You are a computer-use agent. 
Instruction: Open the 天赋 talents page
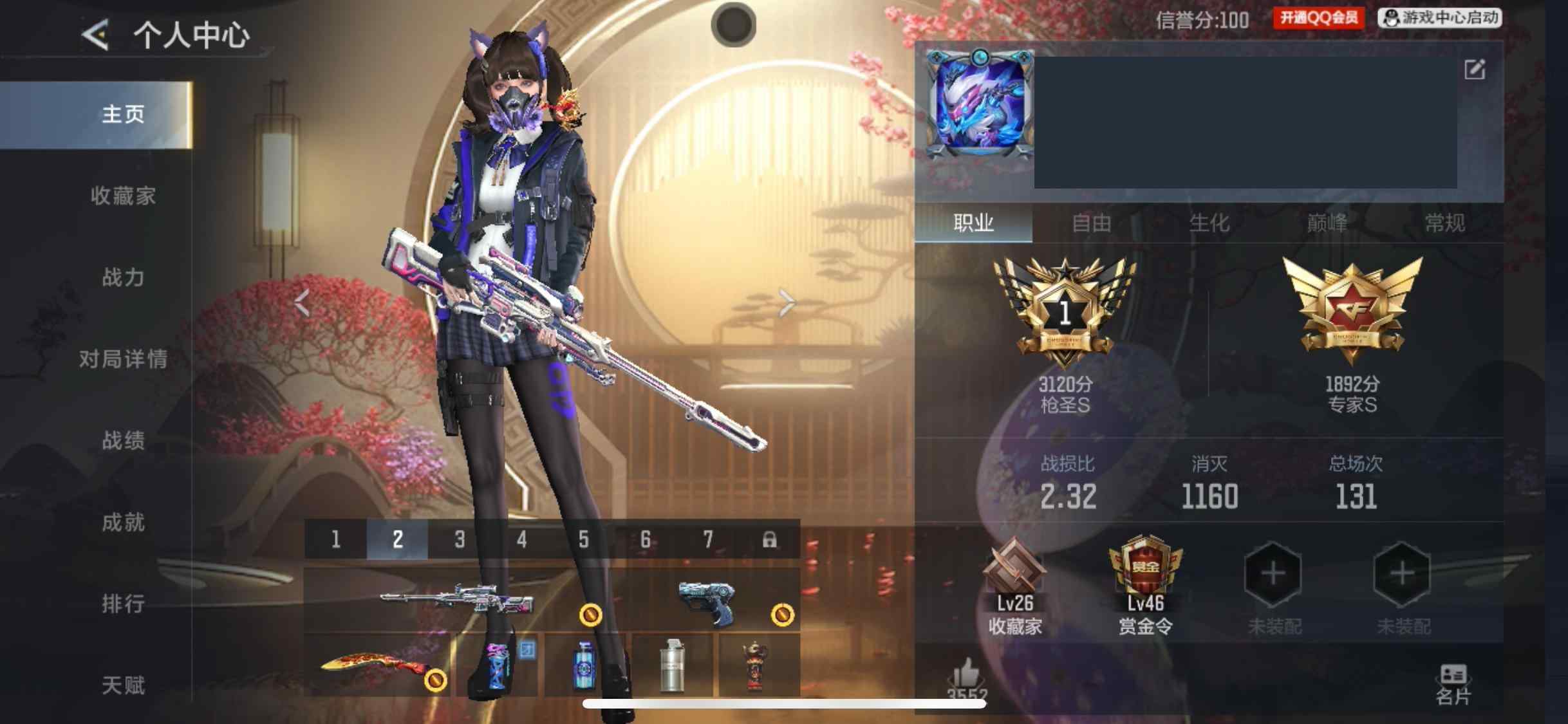pos(123,685)
